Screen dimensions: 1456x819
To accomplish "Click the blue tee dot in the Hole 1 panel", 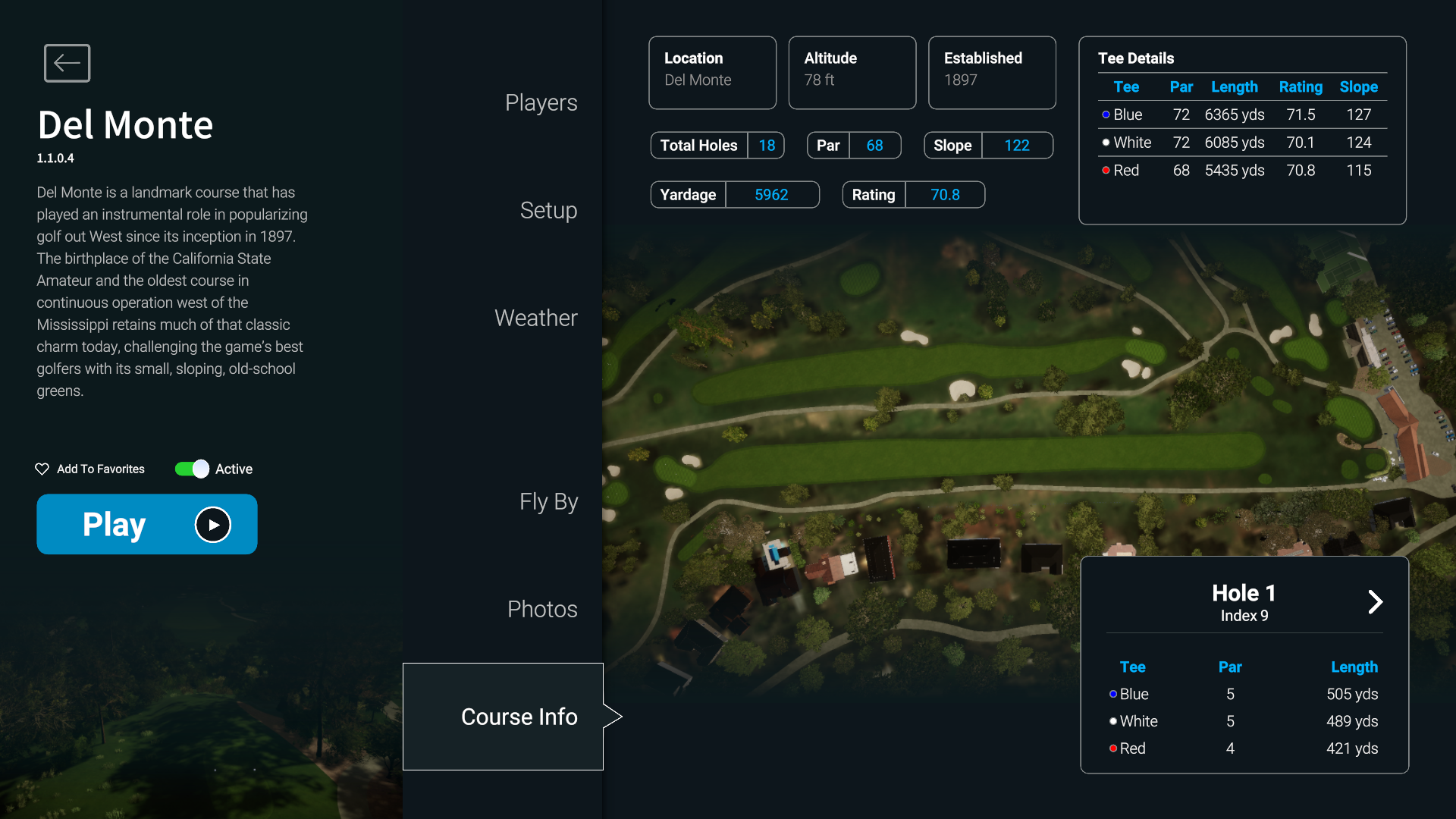I will 1112,694.
